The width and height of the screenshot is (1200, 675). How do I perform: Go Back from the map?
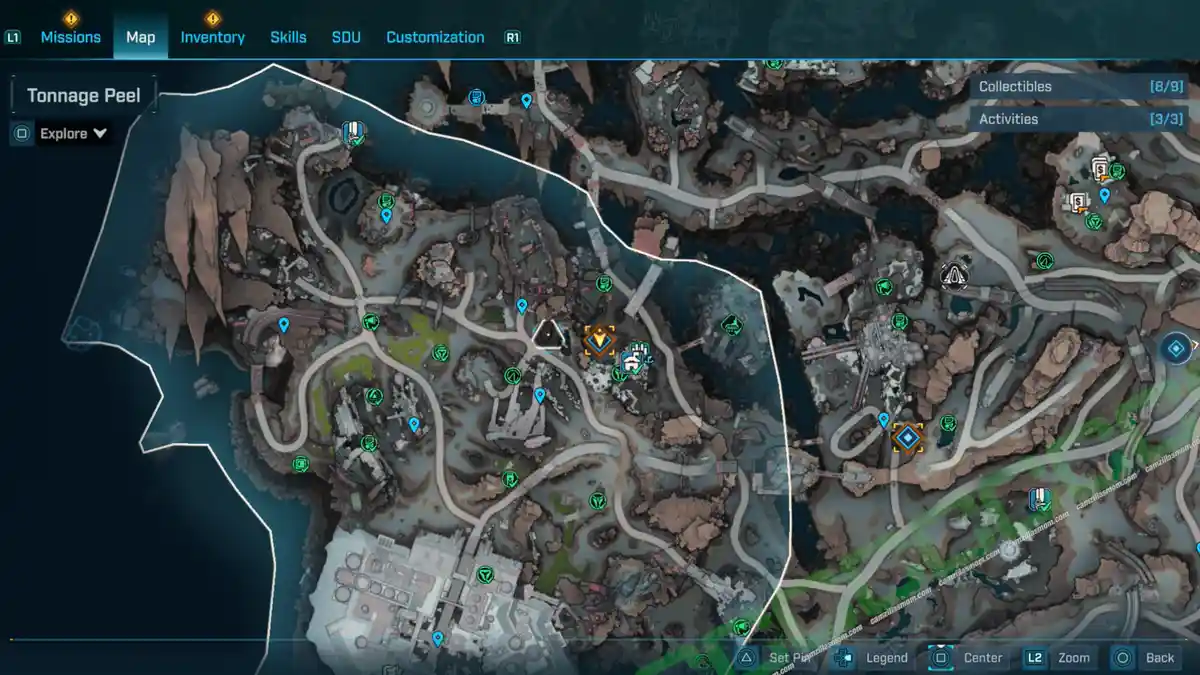pos(1159,657)
